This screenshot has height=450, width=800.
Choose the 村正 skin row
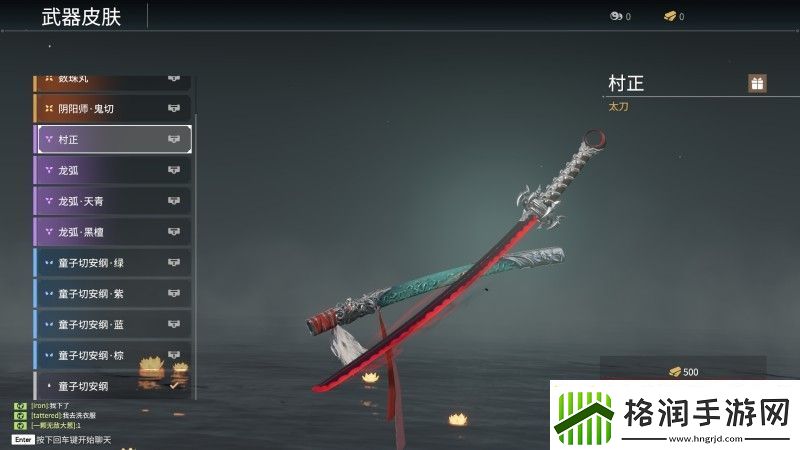click(113, 139)
